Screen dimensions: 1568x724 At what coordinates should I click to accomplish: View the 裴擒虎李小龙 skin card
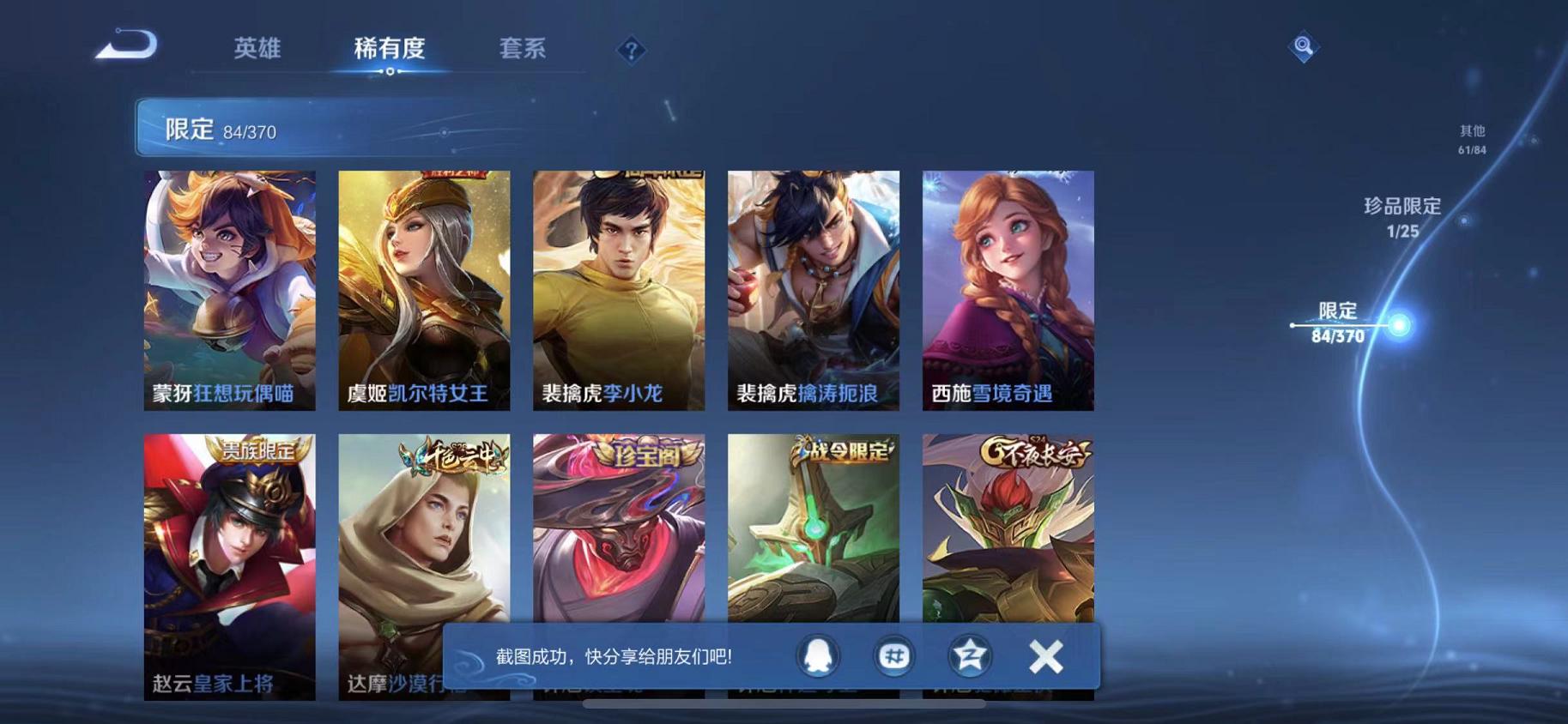click(x=617, y=292)
